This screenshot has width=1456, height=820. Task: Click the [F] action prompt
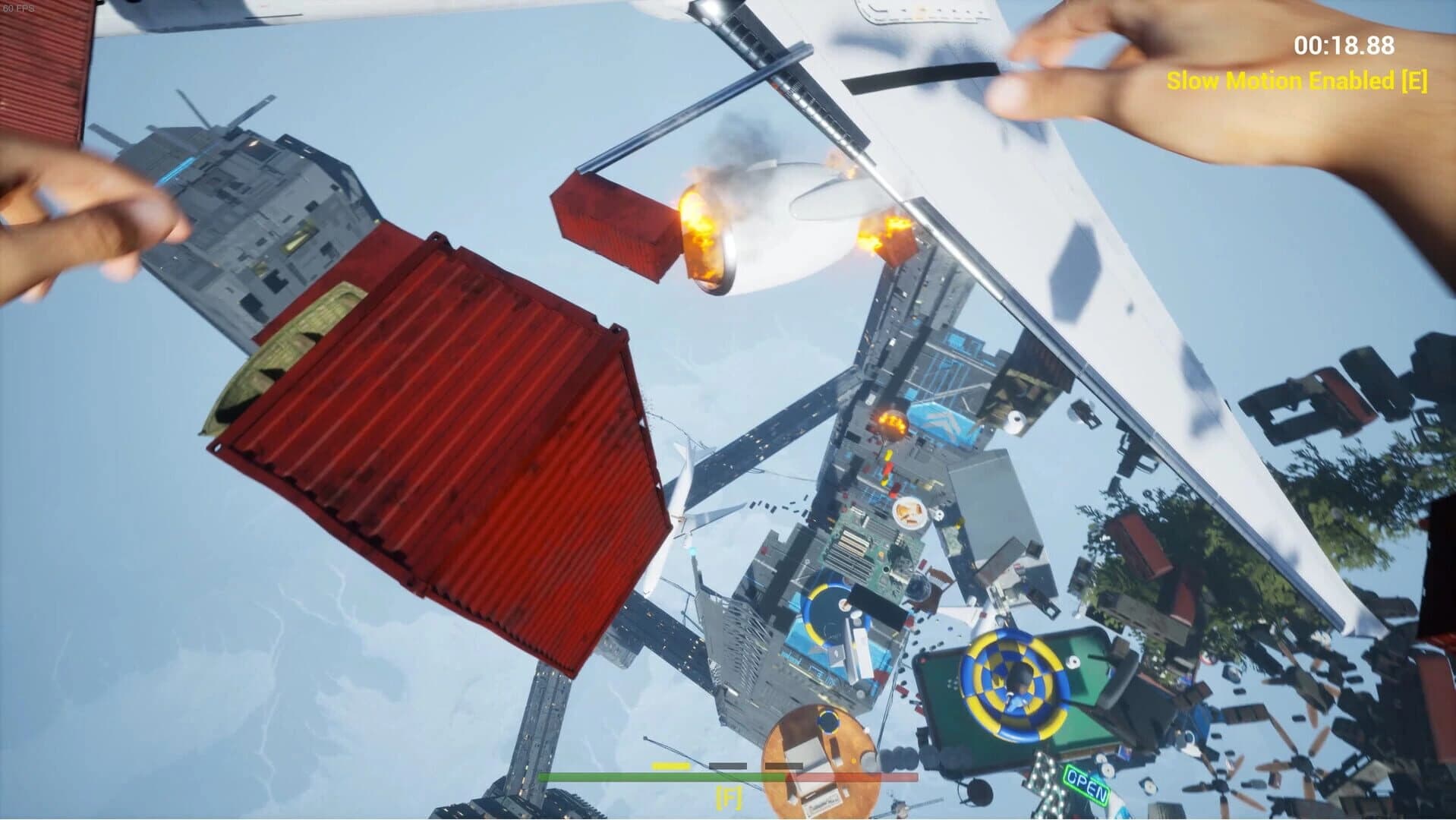728,799
